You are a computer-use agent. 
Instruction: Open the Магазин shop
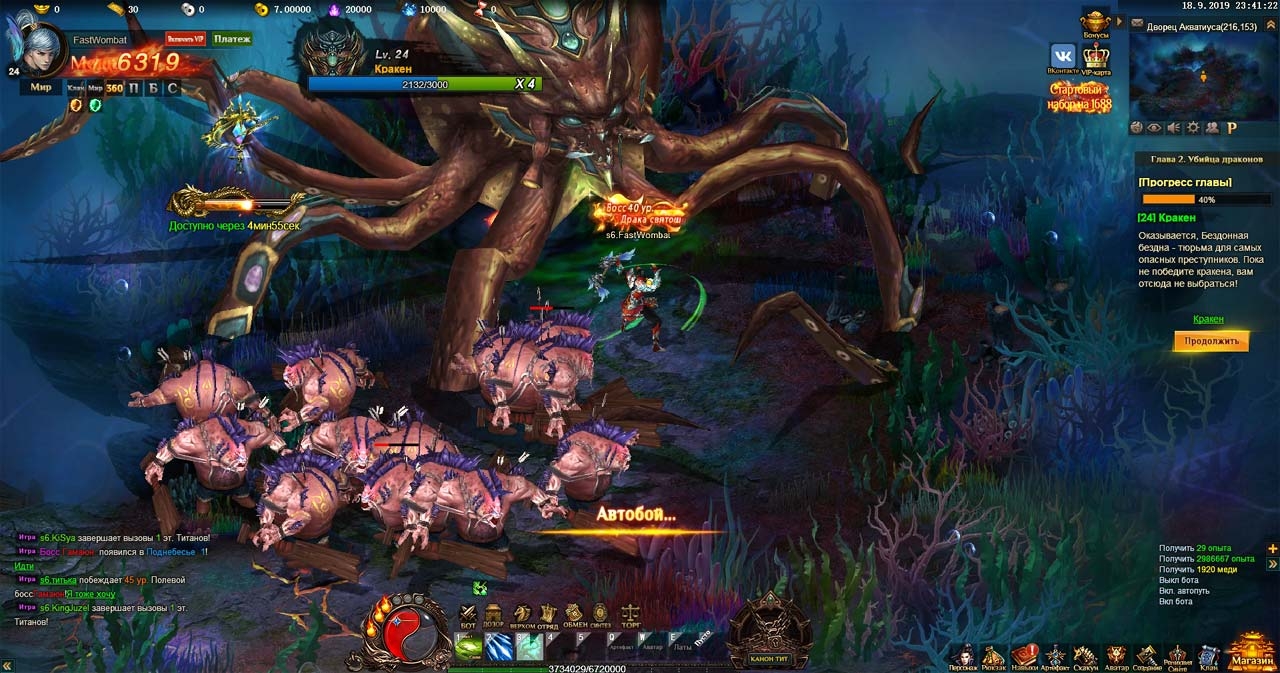(x=1252, y=652)
